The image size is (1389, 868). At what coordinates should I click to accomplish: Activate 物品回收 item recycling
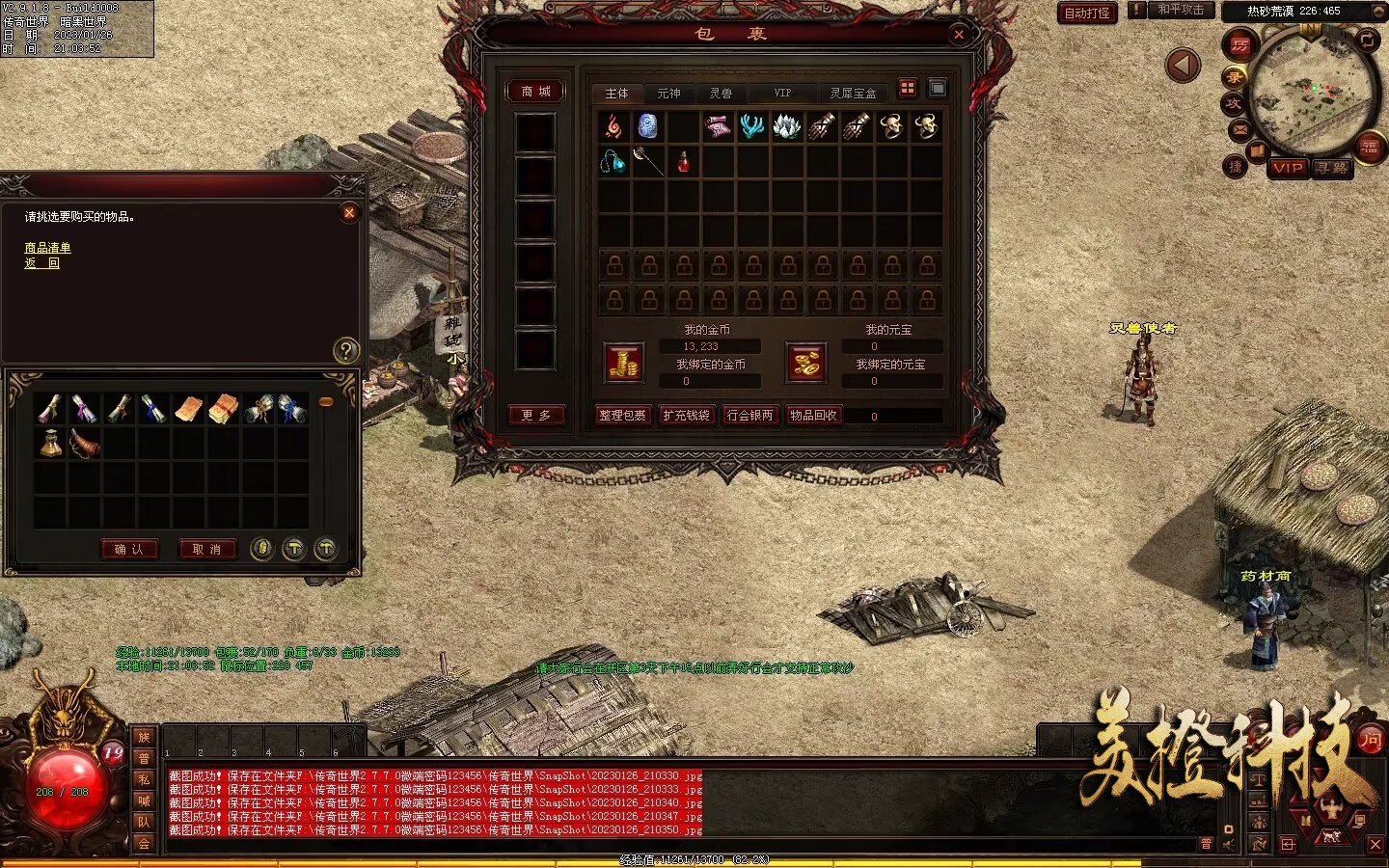[813, 416]
